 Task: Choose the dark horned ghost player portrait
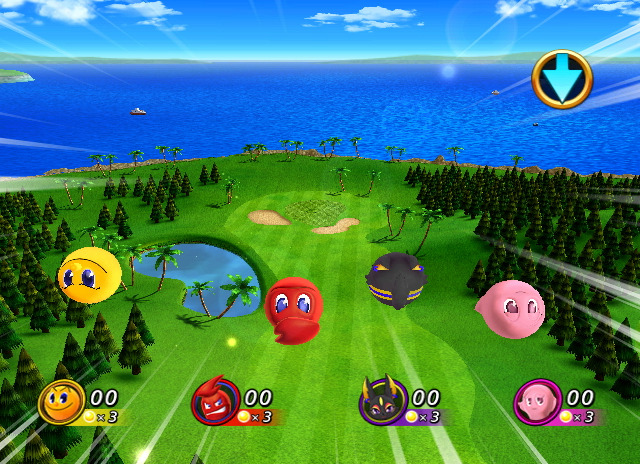pyautogui.click(x=382, y=402)
